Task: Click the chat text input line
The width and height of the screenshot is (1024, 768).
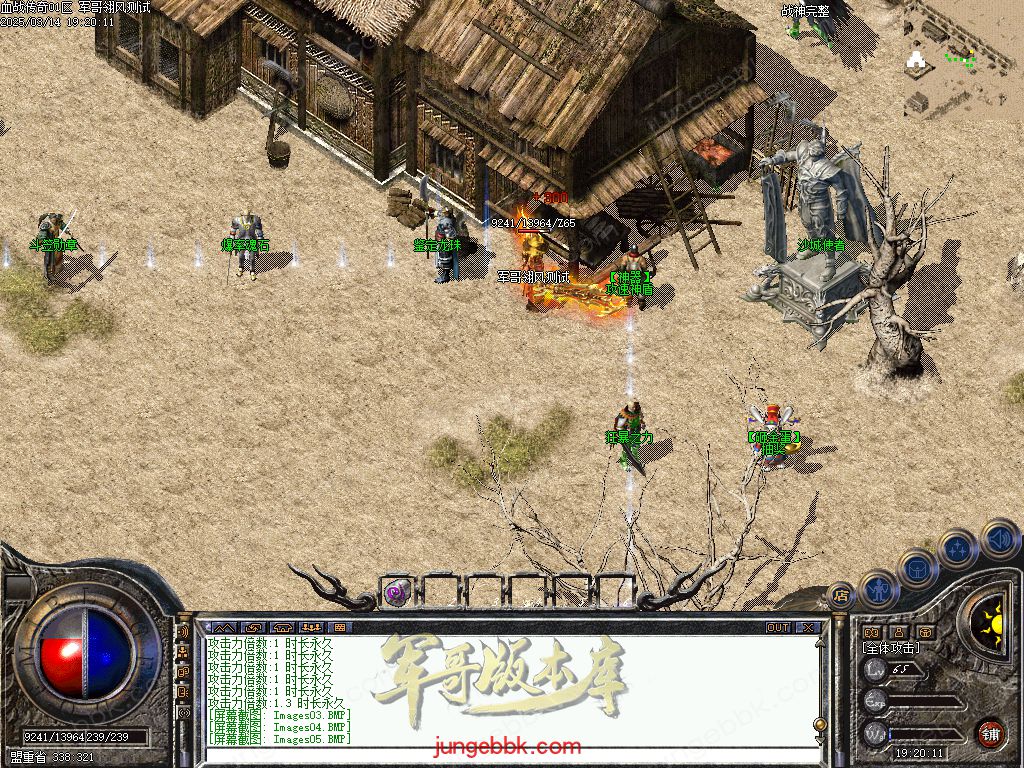Action: click(500, 755)
